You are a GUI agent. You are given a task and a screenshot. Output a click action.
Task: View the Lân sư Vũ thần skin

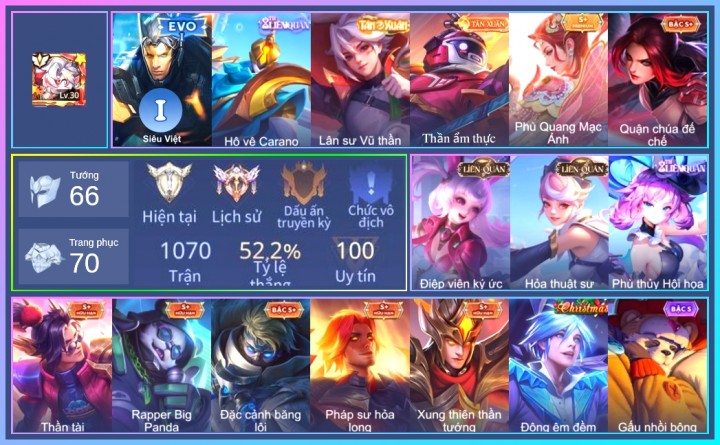[x=360, y=80]
